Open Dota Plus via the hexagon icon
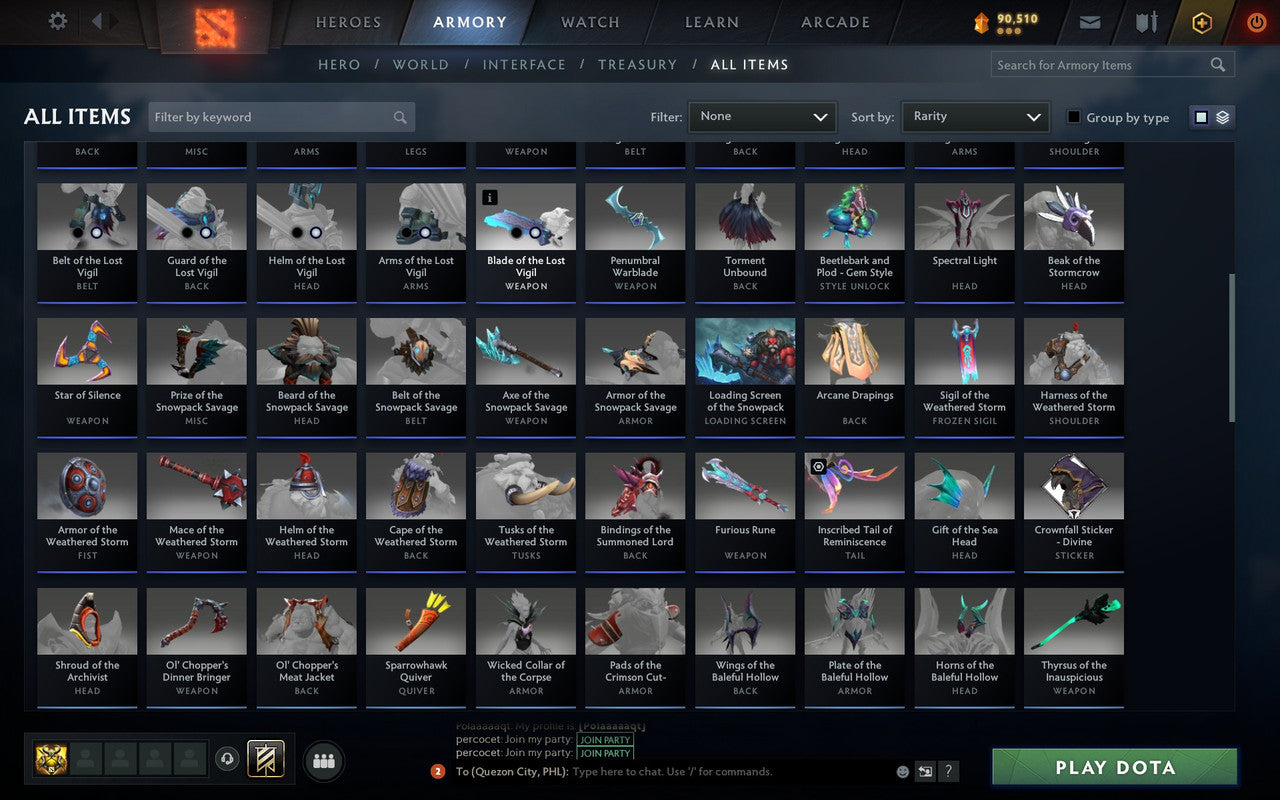 click(x=1201, y=21)
